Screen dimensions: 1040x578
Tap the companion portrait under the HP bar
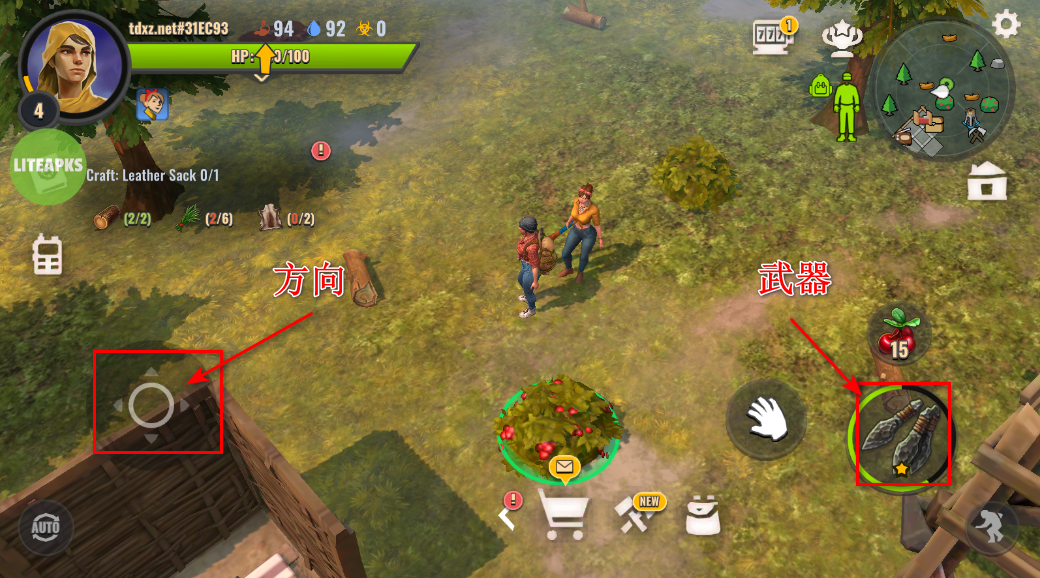pos(152,104)
